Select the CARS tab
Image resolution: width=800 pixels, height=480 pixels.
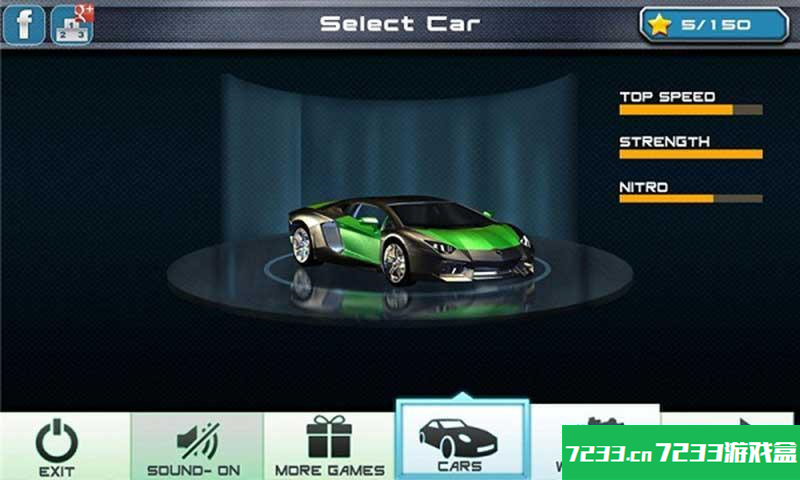click(461, 440)
